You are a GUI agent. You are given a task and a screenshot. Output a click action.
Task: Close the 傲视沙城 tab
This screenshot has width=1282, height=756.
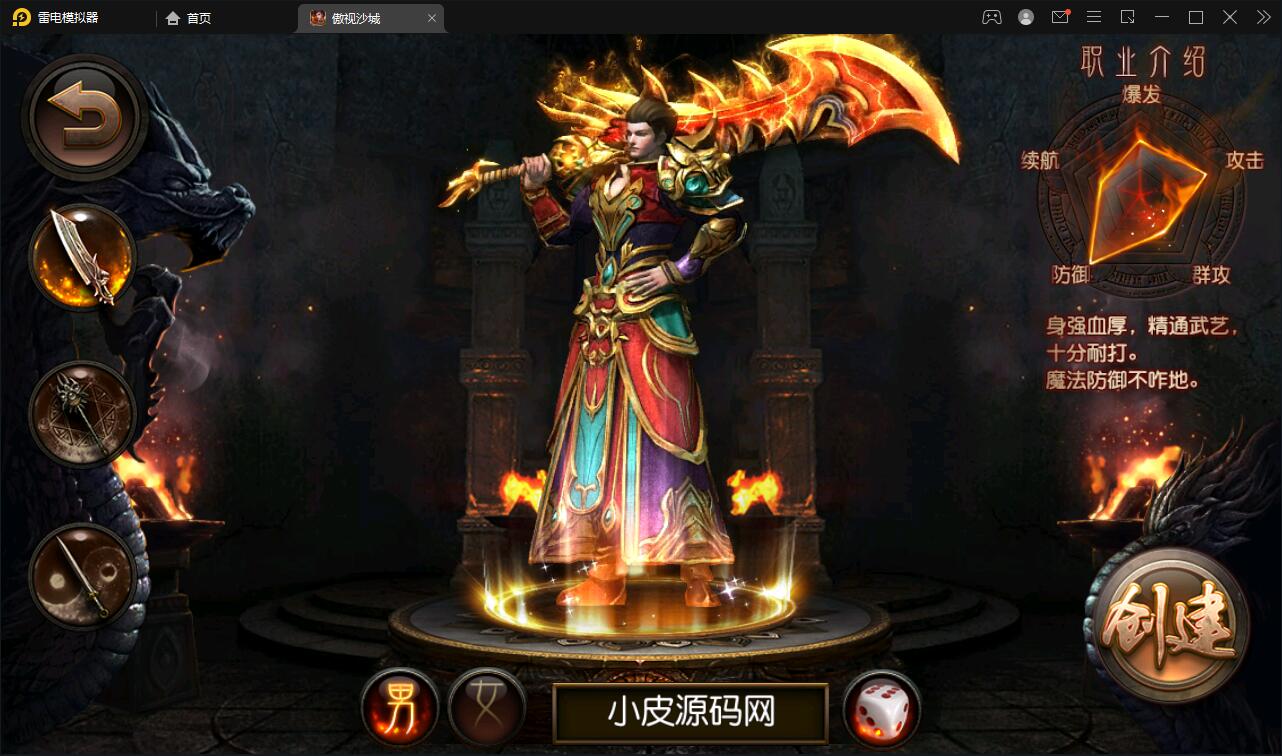431,17
